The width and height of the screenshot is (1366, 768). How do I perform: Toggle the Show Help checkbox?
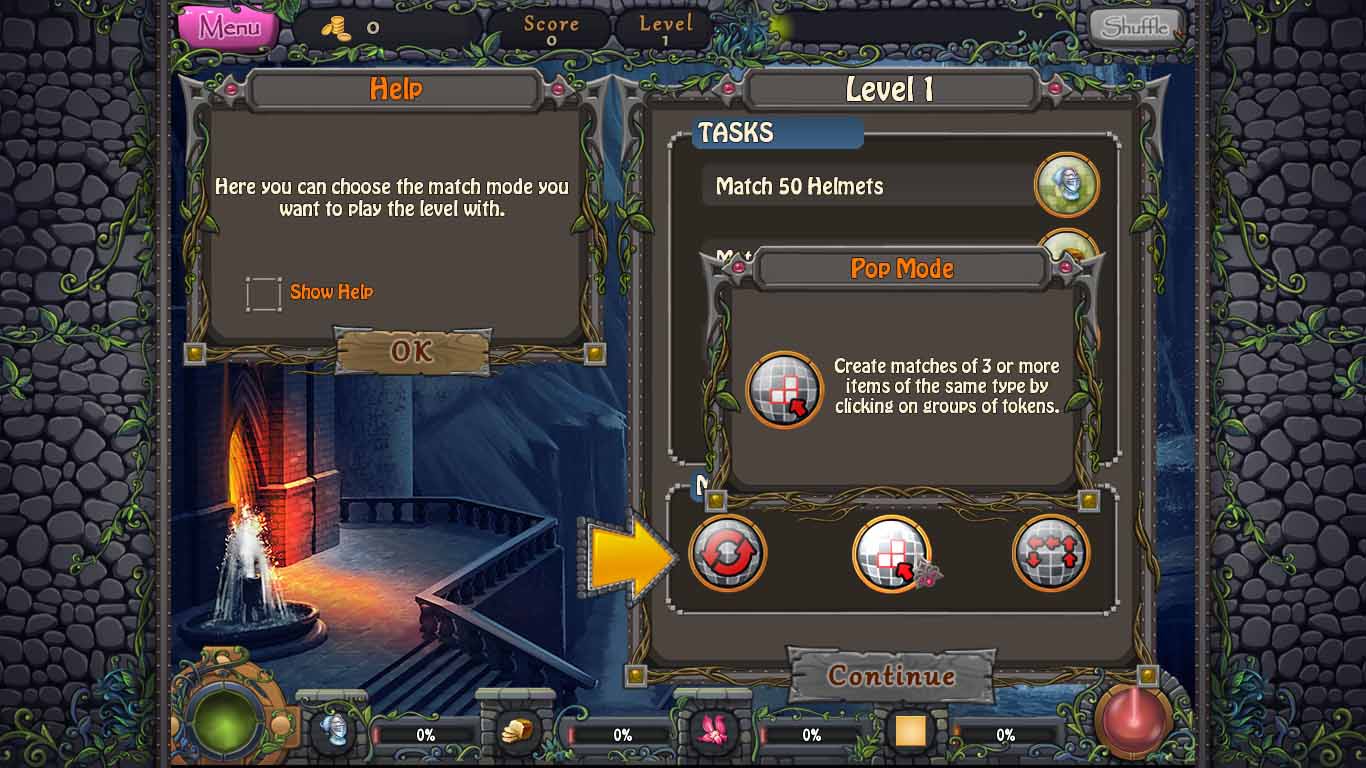pos(264,293)
